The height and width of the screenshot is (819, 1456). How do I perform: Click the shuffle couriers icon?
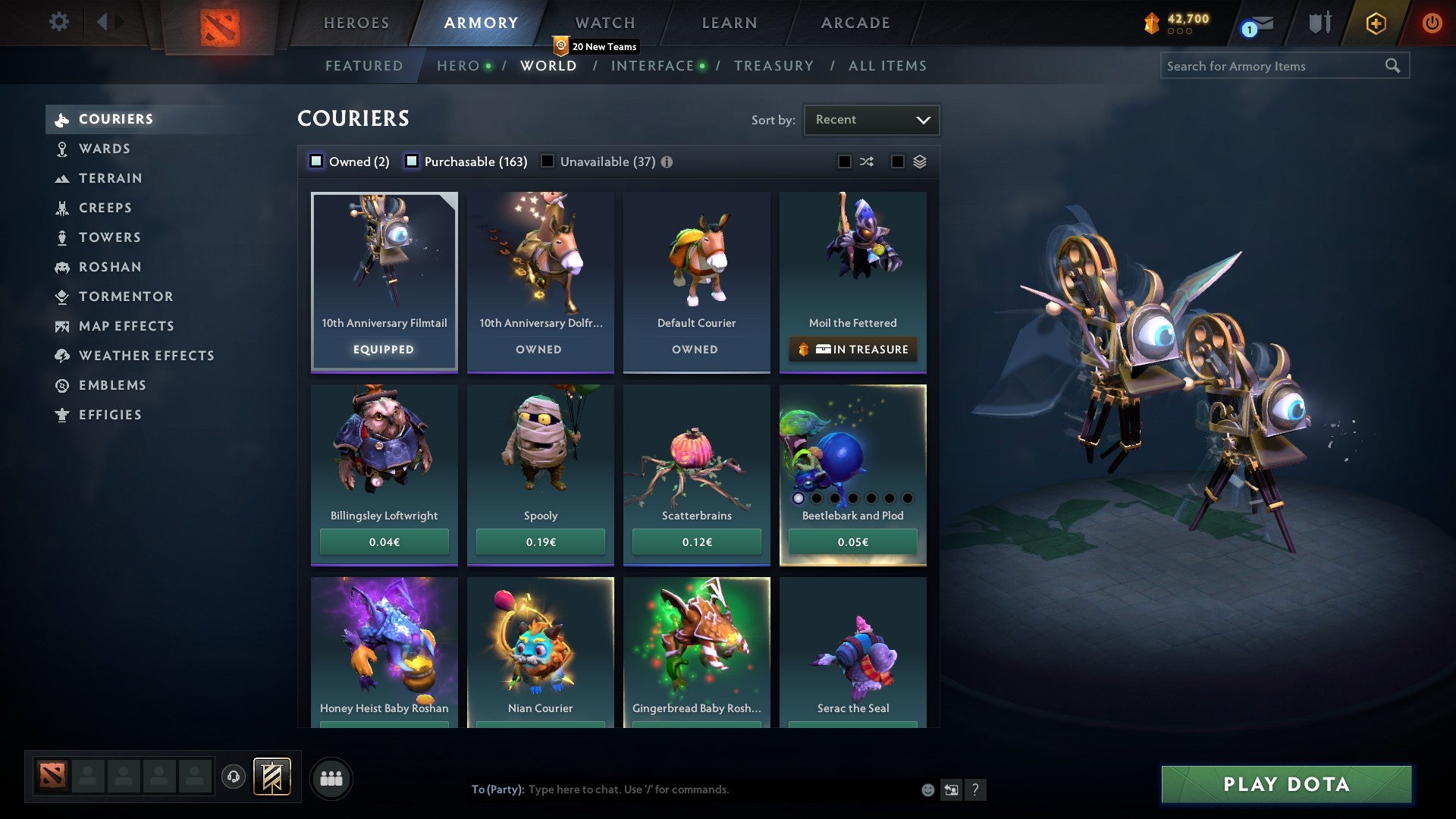coord(866,162)
